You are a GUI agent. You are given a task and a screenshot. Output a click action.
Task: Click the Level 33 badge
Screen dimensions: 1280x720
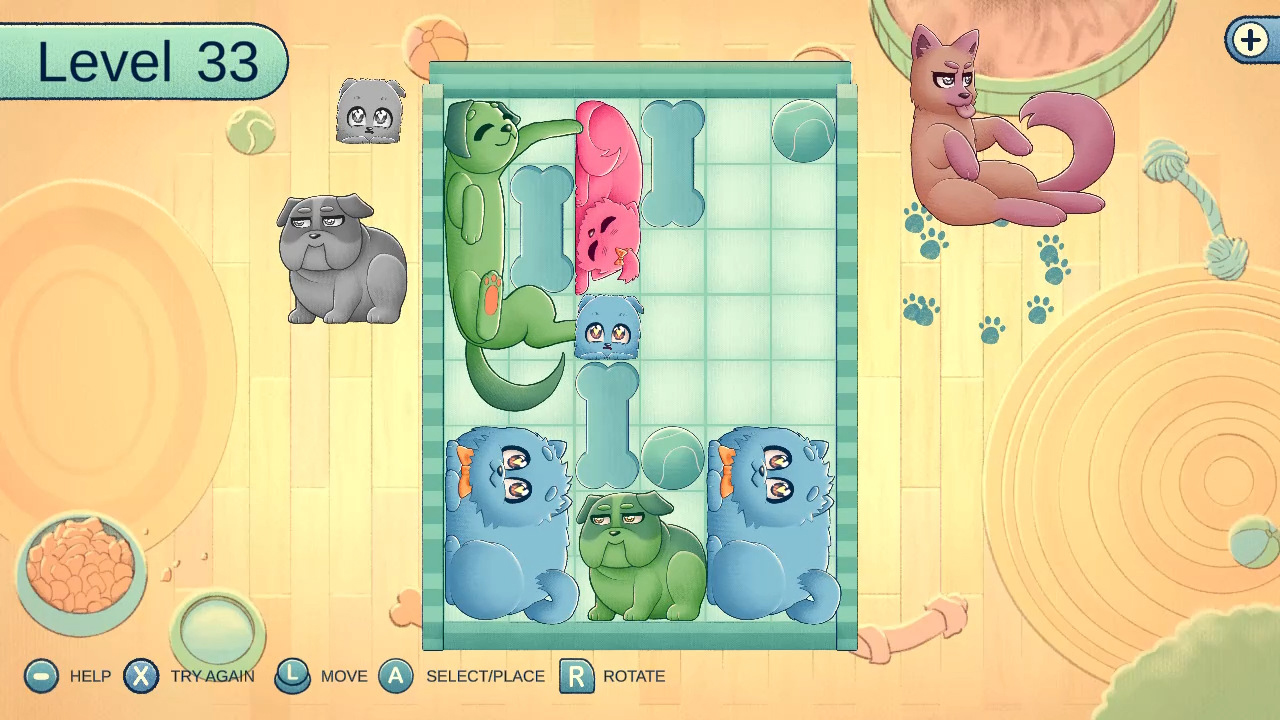coord(143,62)
